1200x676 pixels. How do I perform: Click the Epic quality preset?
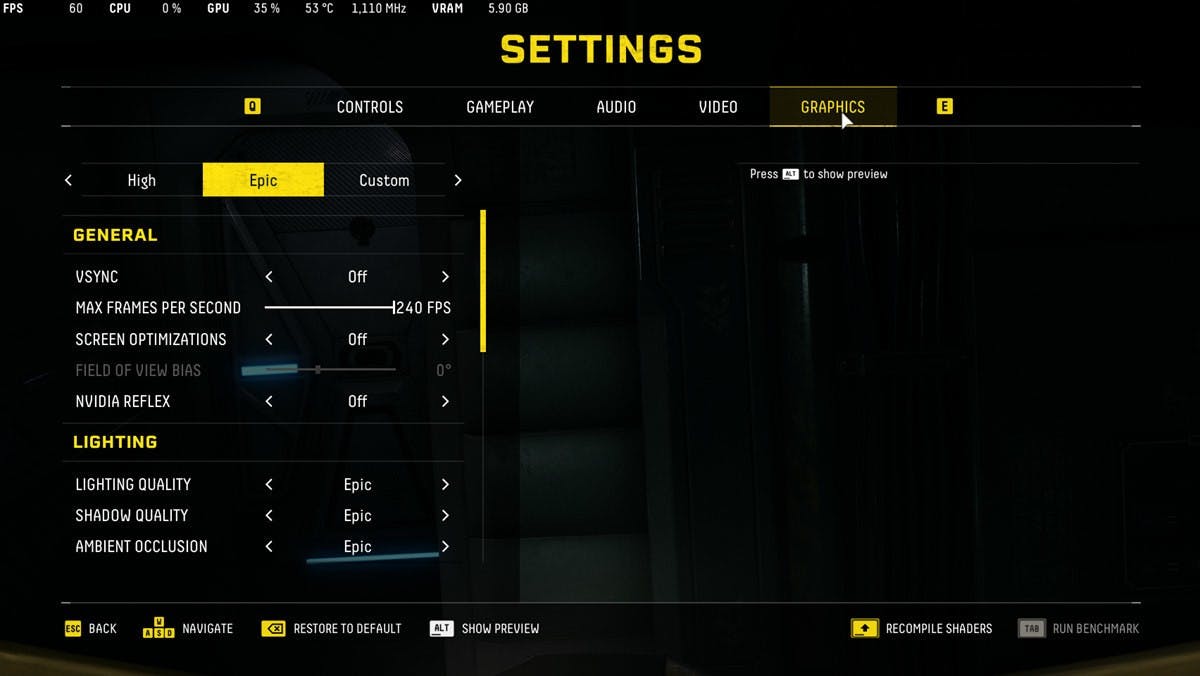point(263,180)
